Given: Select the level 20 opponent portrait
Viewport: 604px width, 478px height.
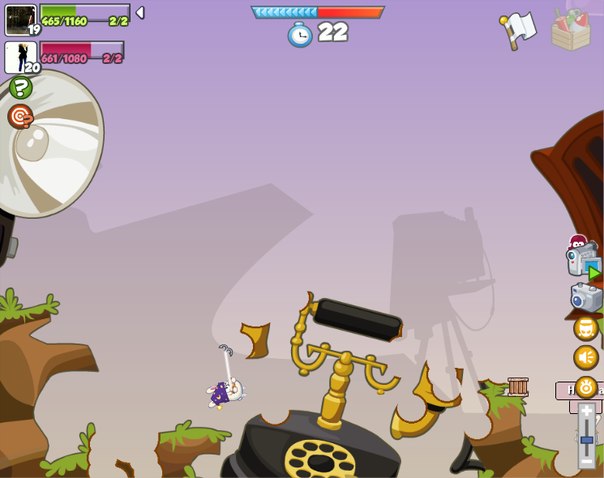Looking at the screenshot, I should pos(20,56).
